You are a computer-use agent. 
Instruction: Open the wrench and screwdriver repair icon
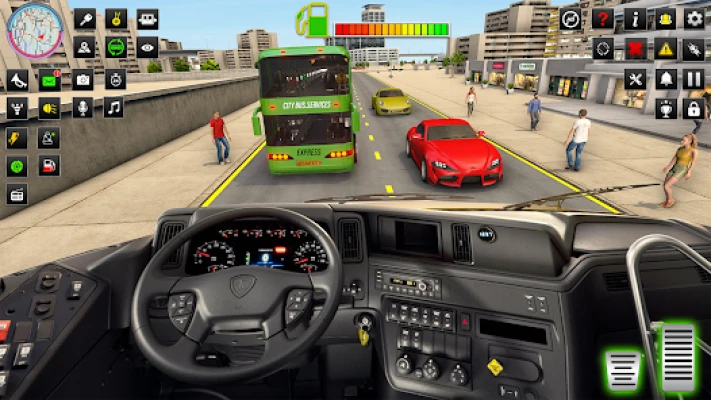pos(634,78)
